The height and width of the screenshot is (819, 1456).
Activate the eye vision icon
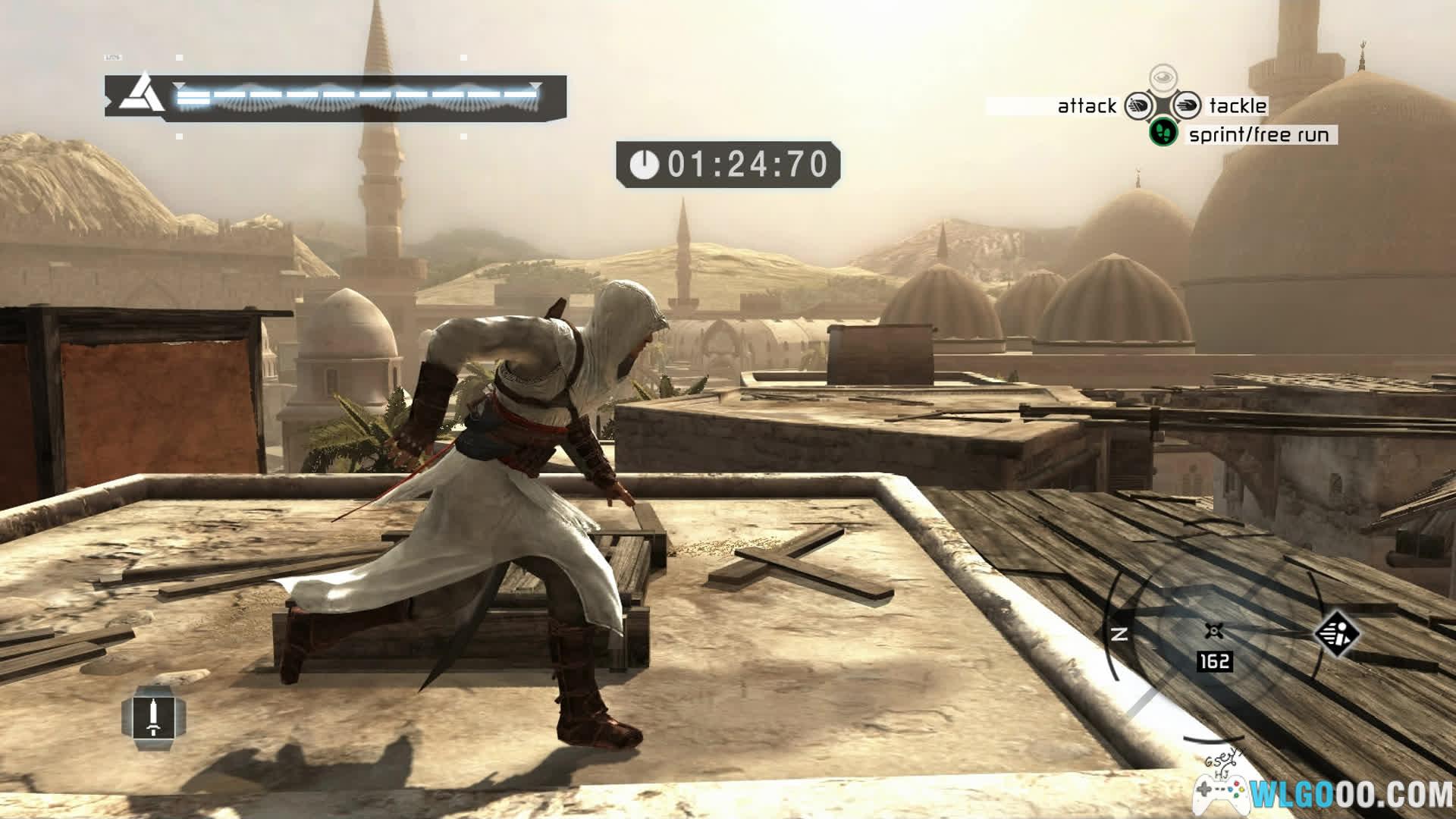(1163, 77)
